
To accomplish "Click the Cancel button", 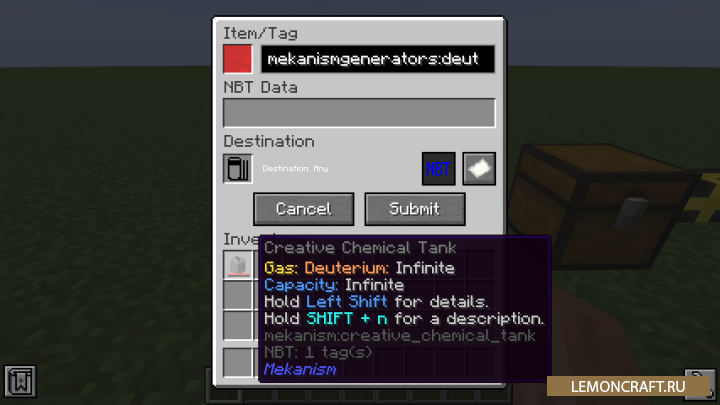I will pos(303,209).
